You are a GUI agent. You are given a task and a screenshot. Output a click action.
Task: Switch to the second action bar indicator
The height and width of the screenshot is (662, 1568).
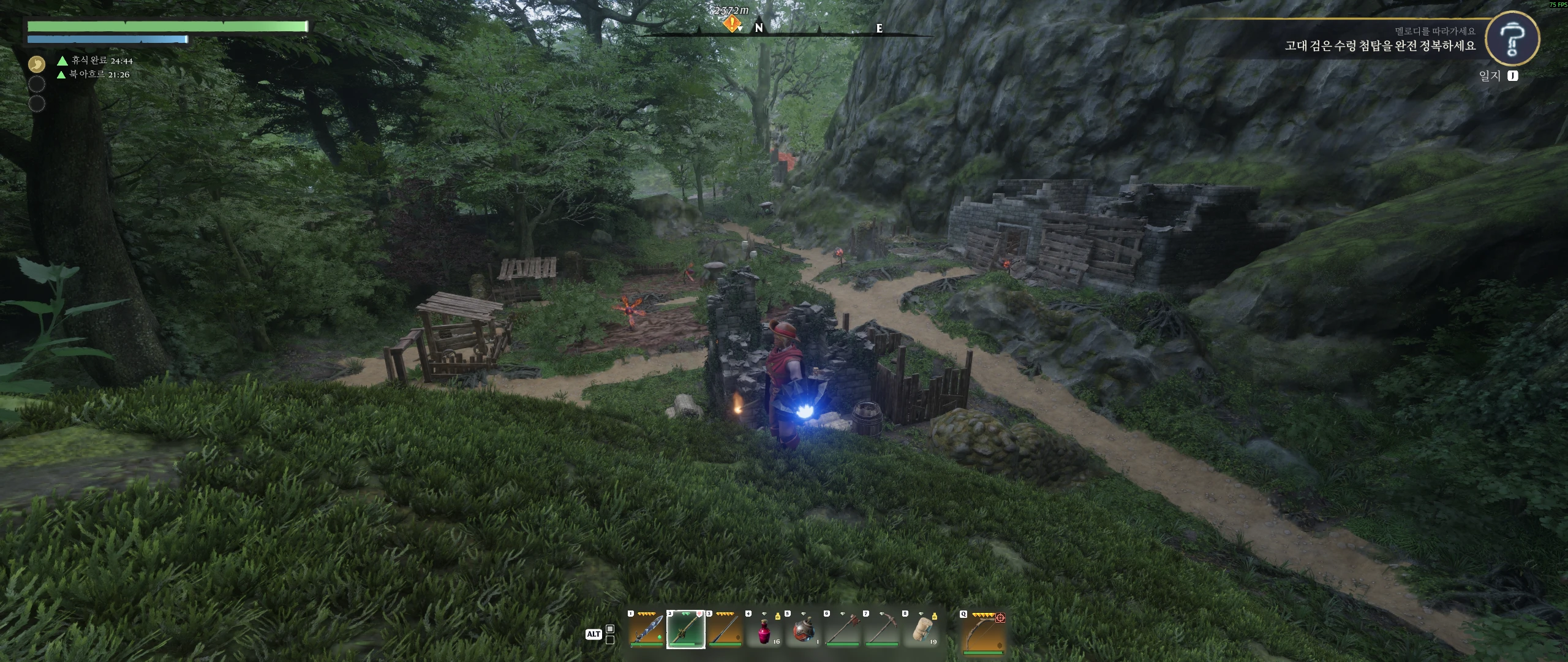click(x=610, y=639)
